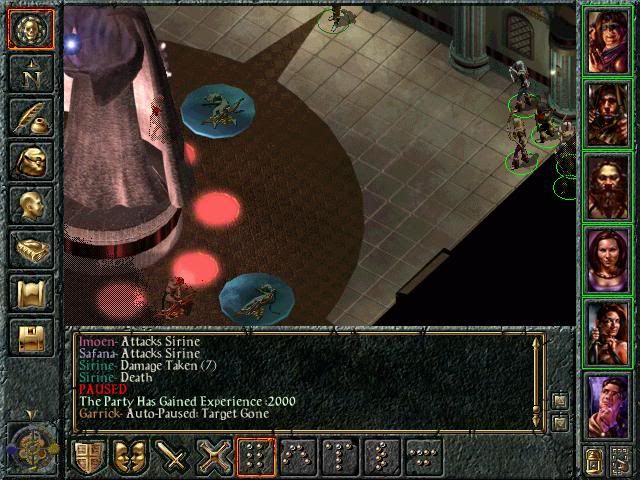Show character record with bald head icon

pos(31,205)
